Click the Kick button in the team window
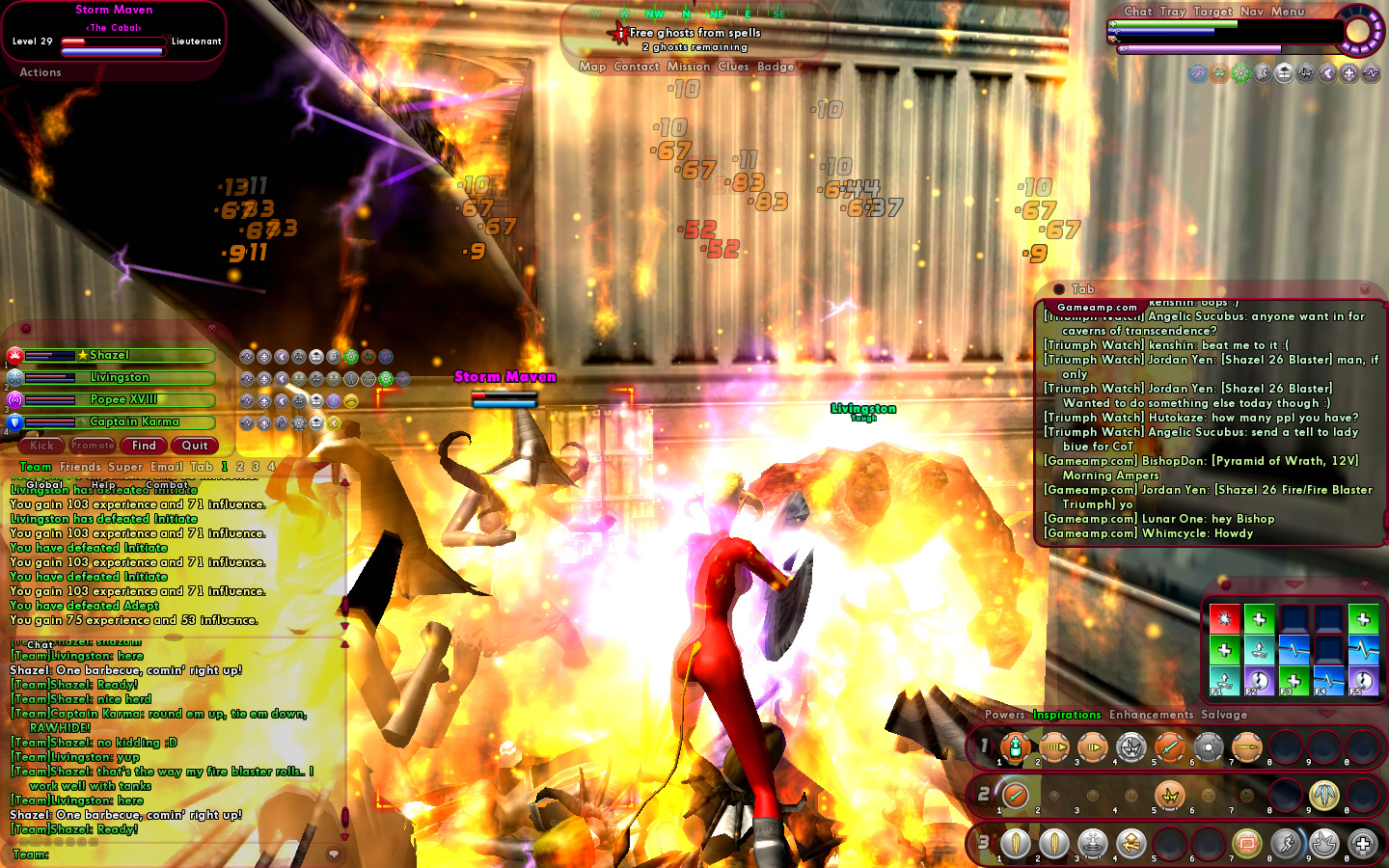 click(x=41, y=446)
